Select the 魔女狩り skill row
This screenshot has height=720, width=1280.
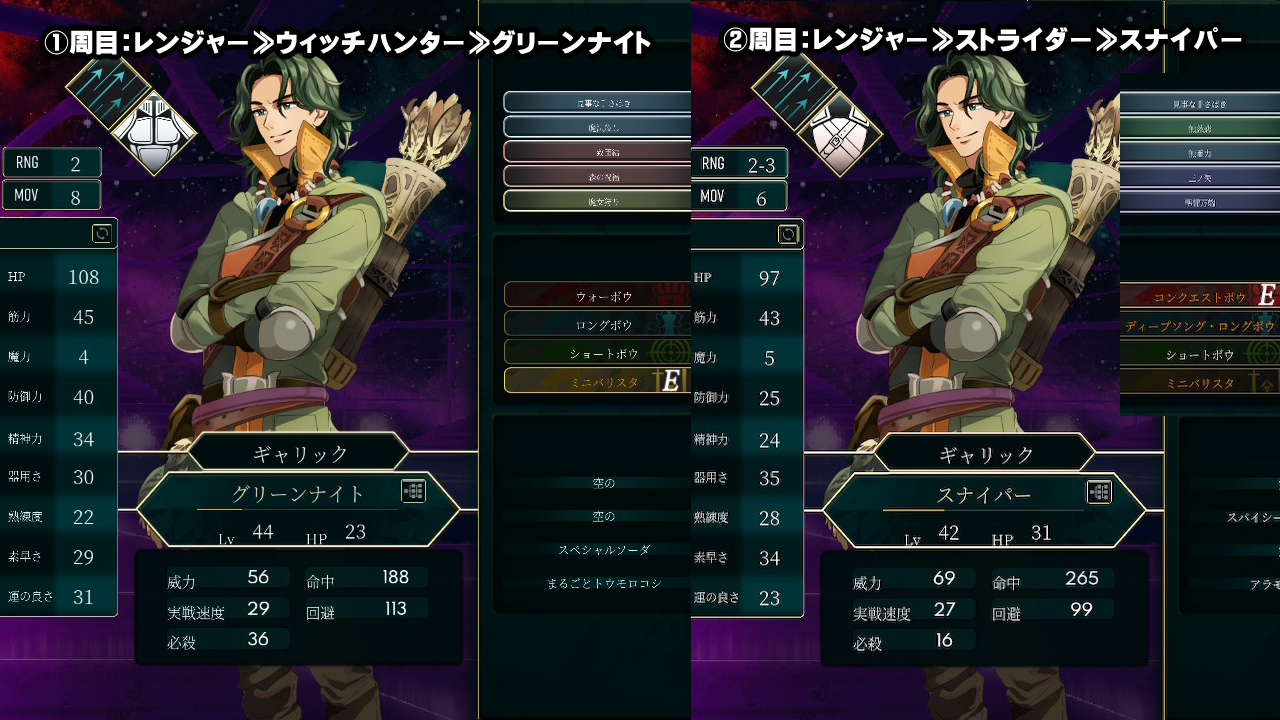coord(597,201)
